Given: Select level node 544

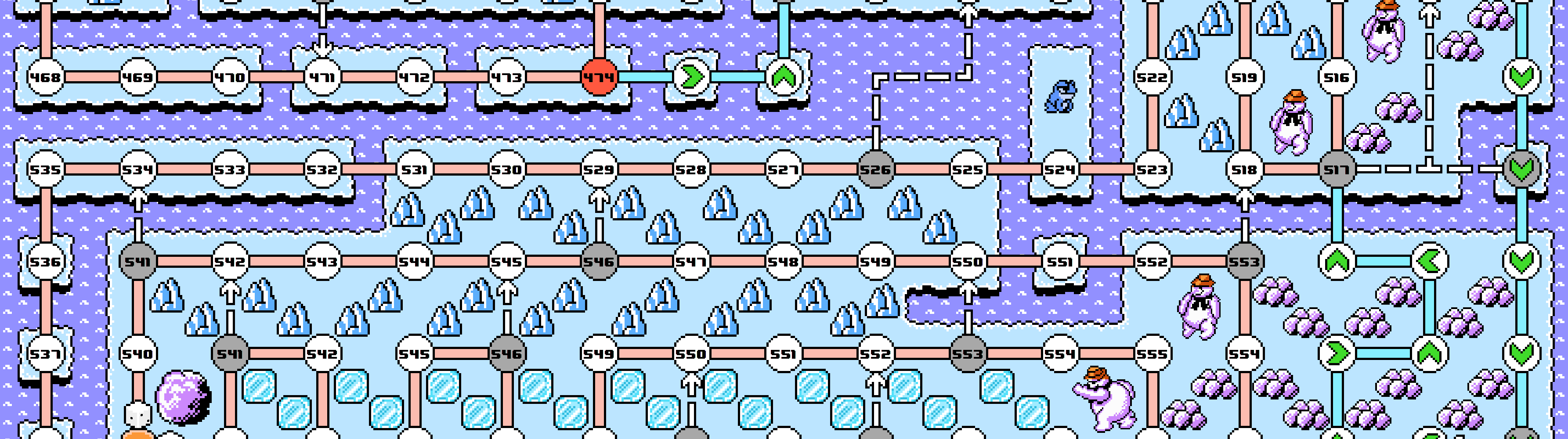Looking at the screenshot, I should pyautogui.click(x=415, y=262).
